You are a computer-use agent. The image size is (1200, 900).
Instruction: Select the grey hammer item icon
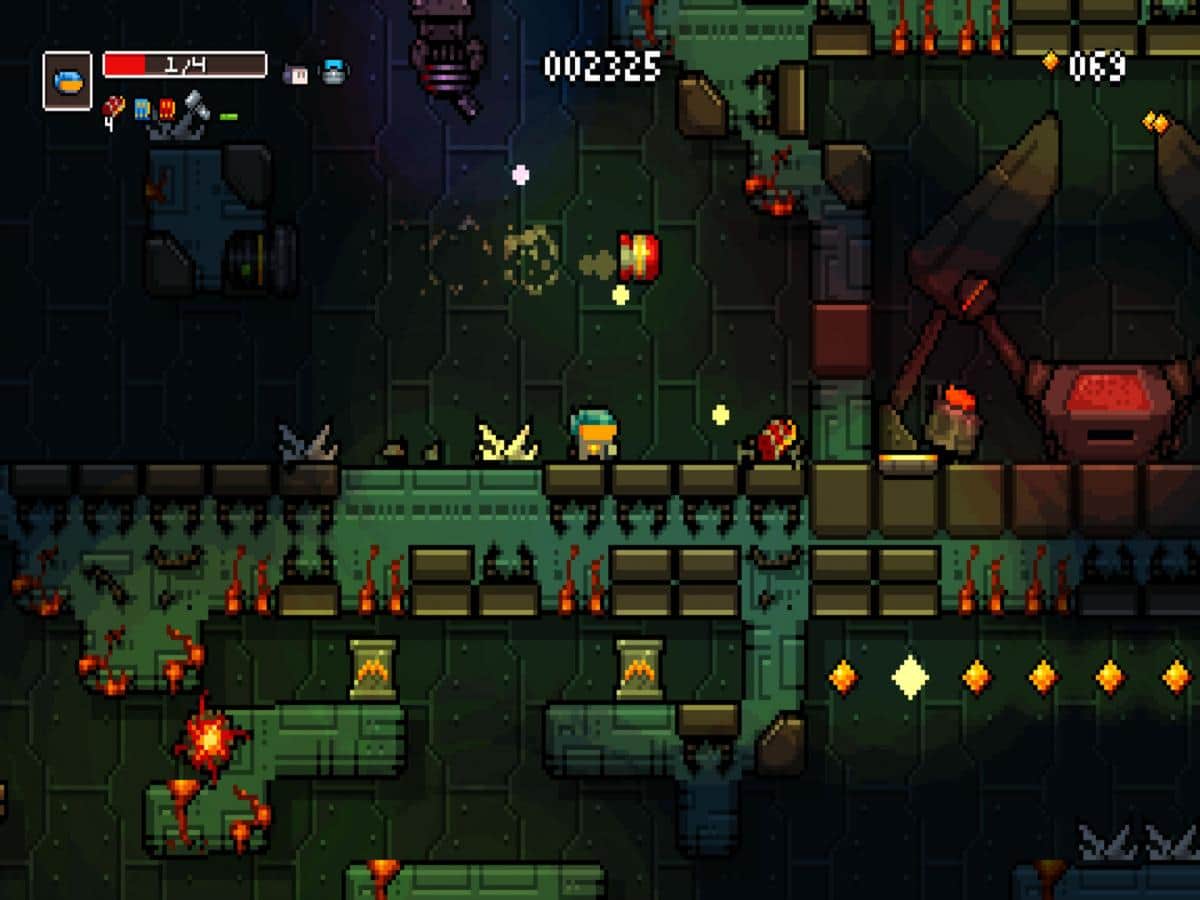pyautogui.click(x=195, y=106)
